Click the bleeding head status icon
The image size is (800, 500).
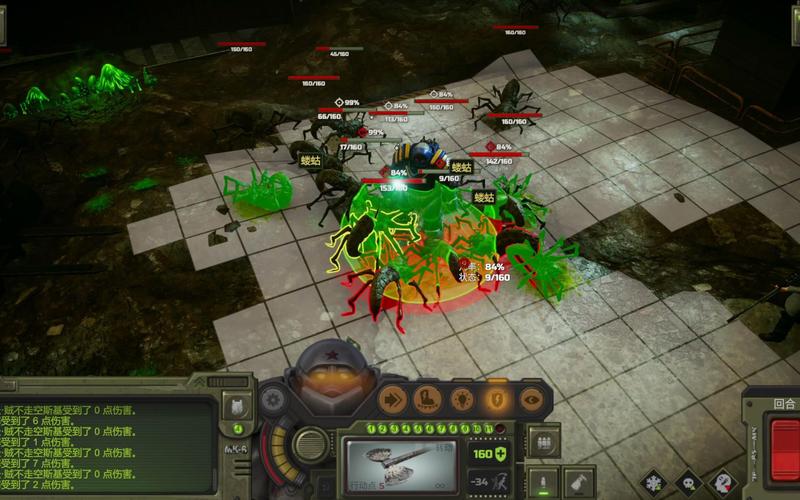[723, 484]
